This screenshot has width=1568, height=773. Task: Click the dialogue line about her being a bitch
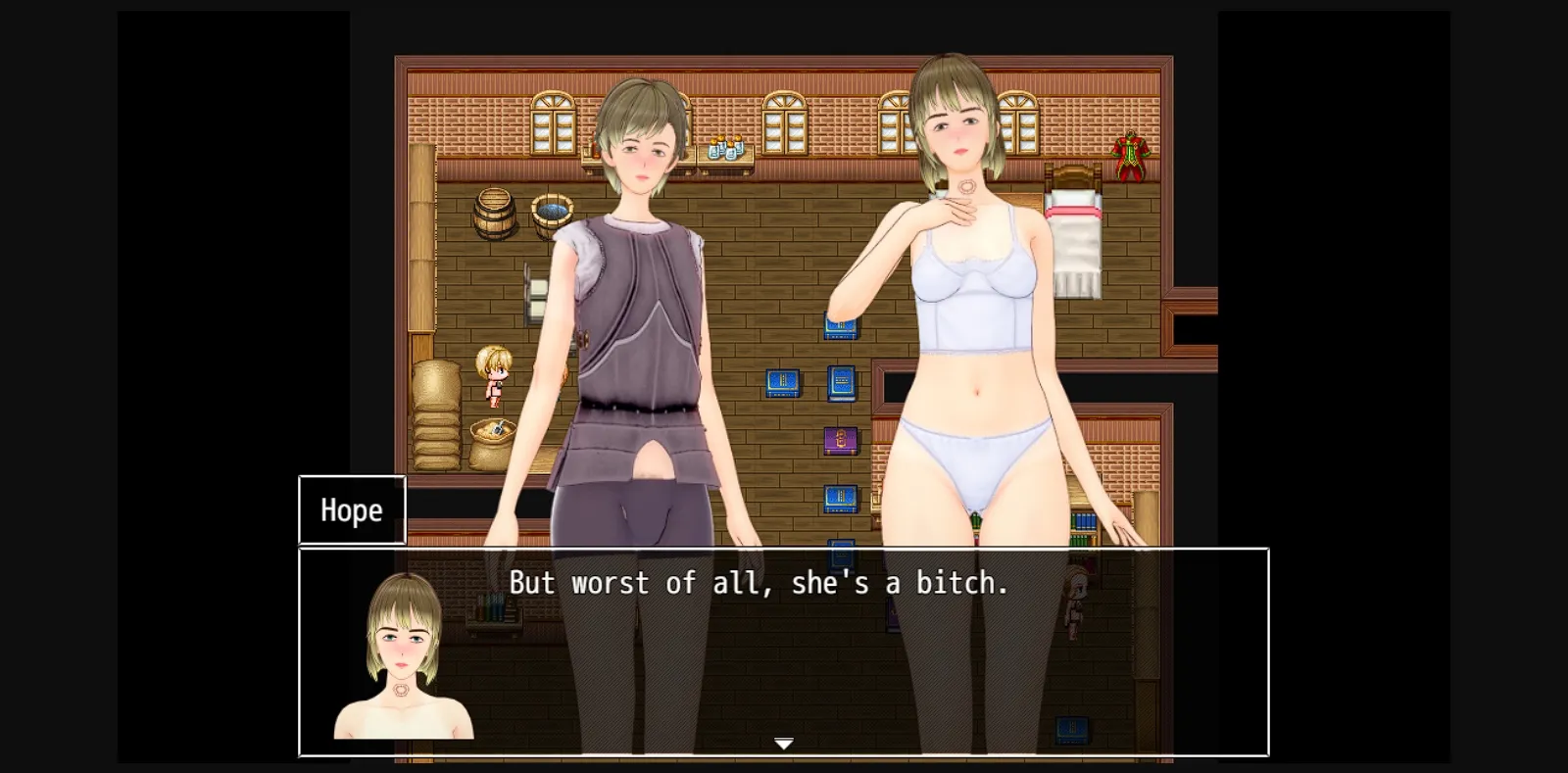[x=758, y=581]
